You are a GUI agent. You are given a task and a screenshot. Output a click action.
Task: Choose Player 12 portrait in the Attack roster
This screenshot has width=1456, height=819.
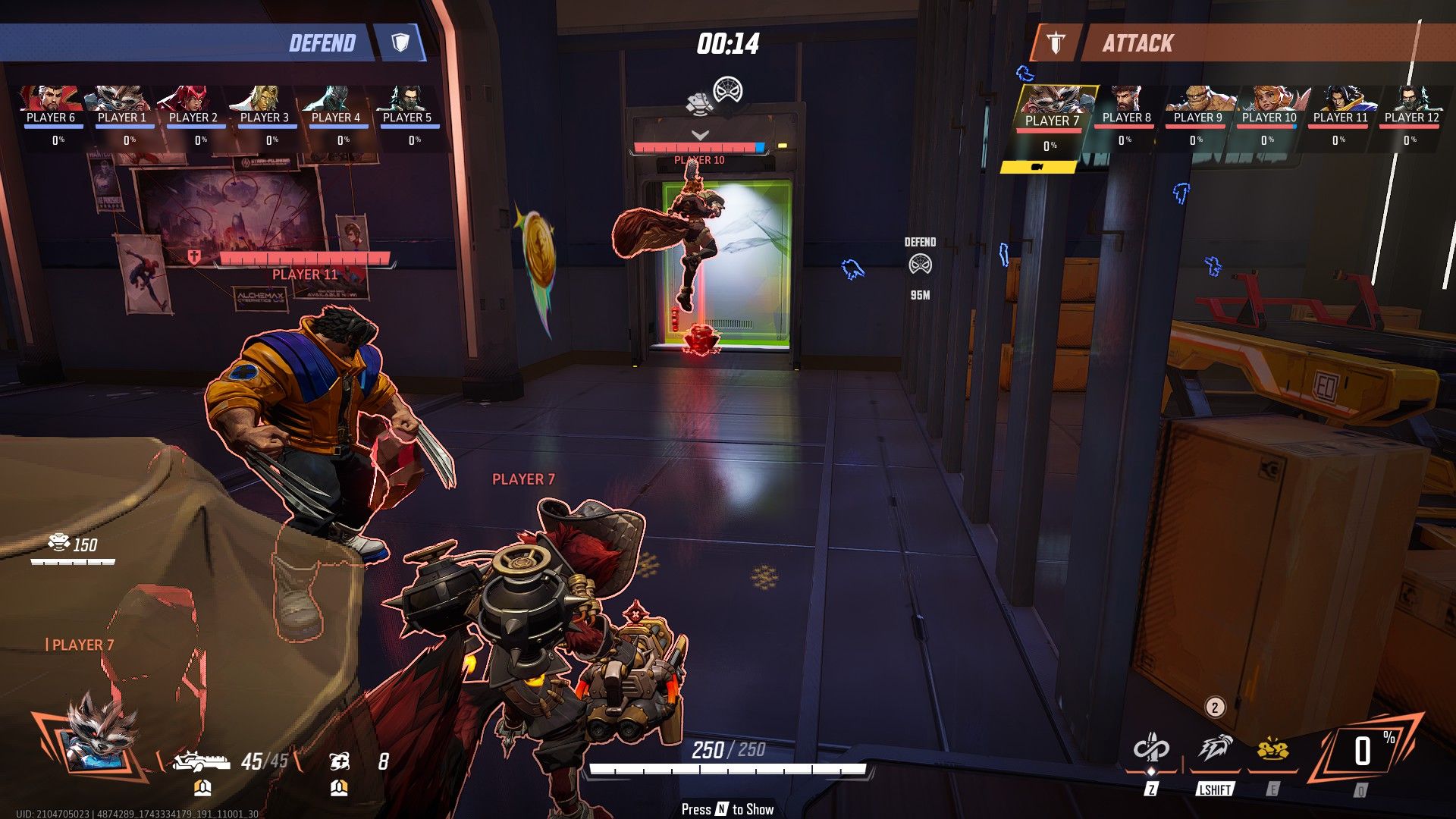point(1411,99)
